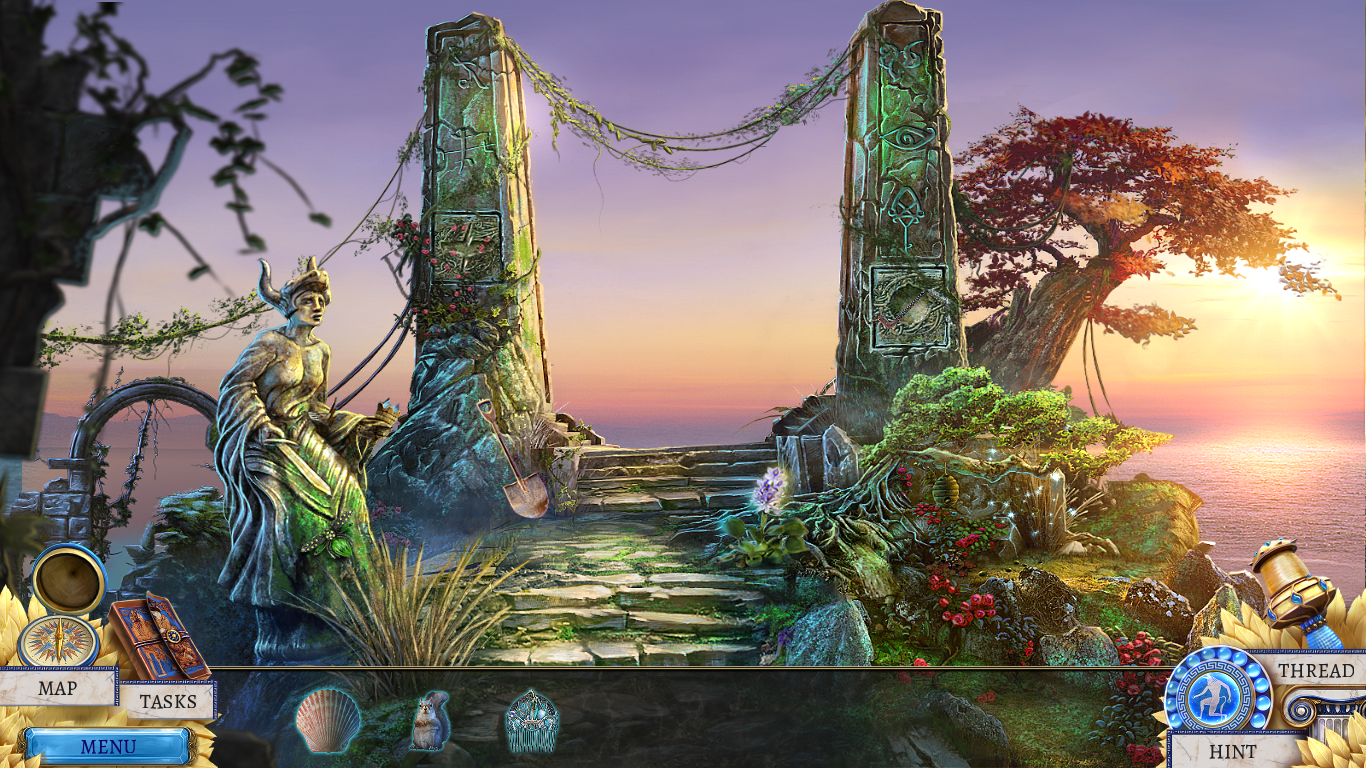Select the seashell in inventory
The image size is (1366, 768).
tap(327, 720)
